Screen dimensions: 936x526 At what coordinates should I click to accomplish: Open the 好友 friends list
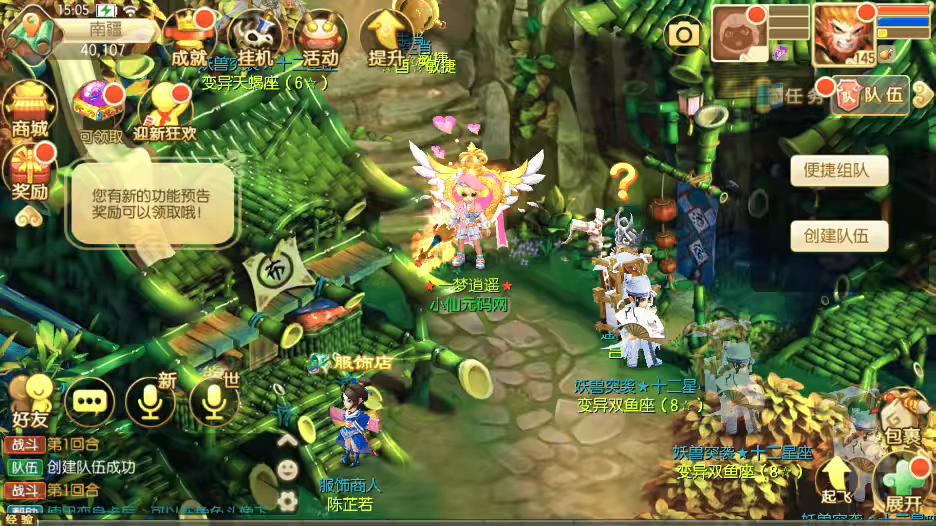tap(30, 400)
